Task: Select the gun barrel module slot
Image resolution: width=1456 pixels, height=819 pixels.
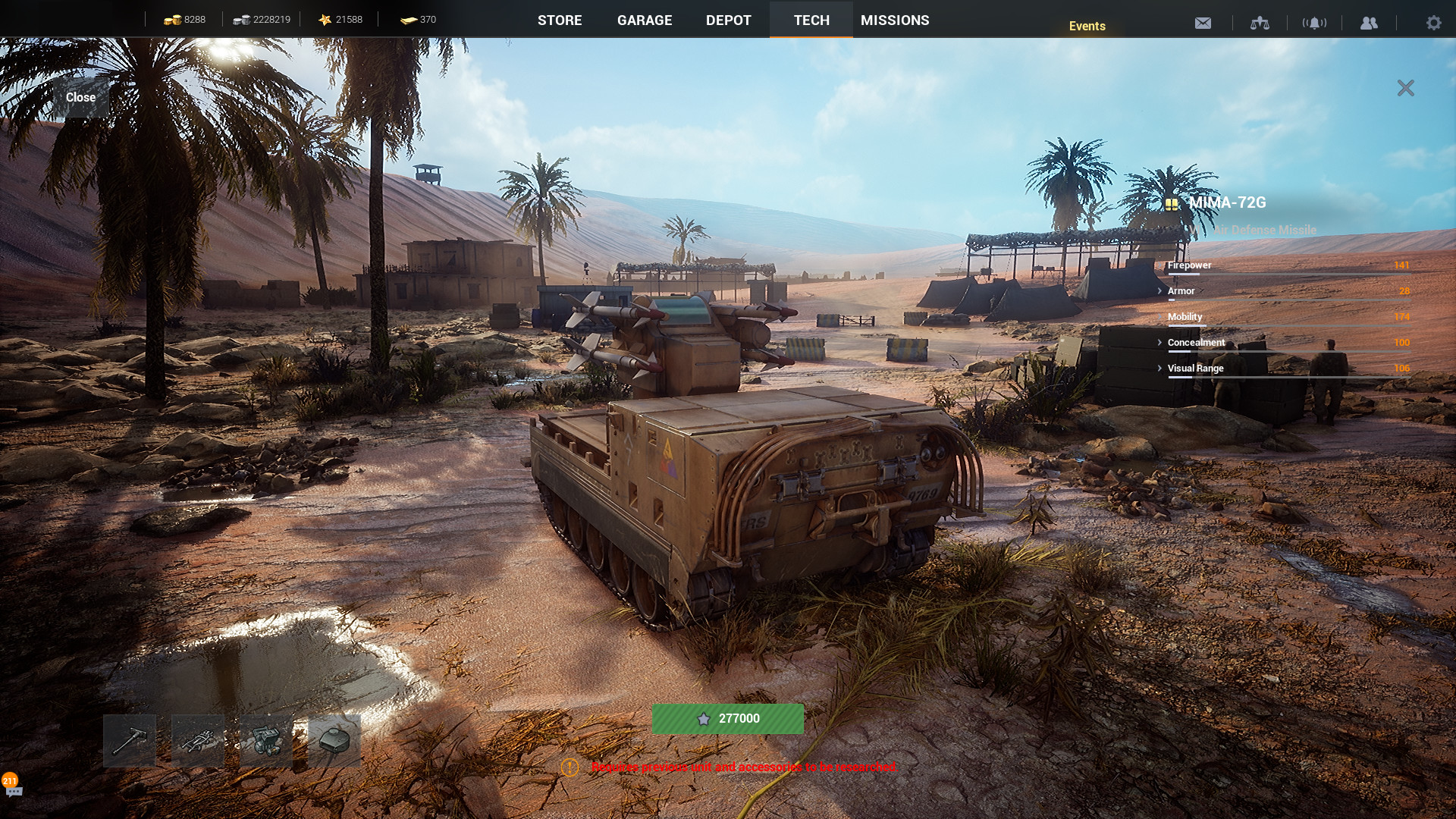Action: point(130,740)
